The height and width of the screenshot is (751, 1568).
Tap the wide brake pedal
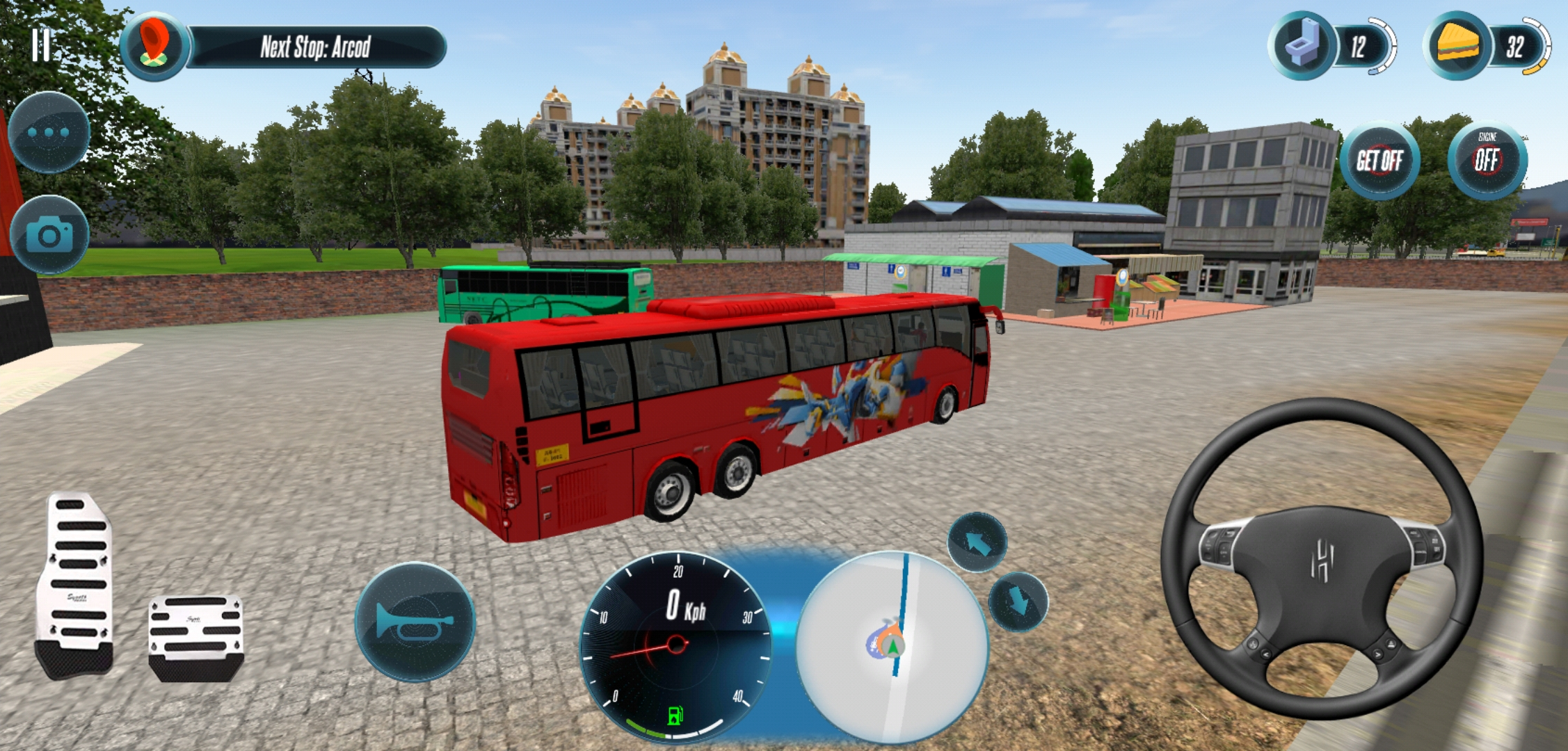point(196,636)
